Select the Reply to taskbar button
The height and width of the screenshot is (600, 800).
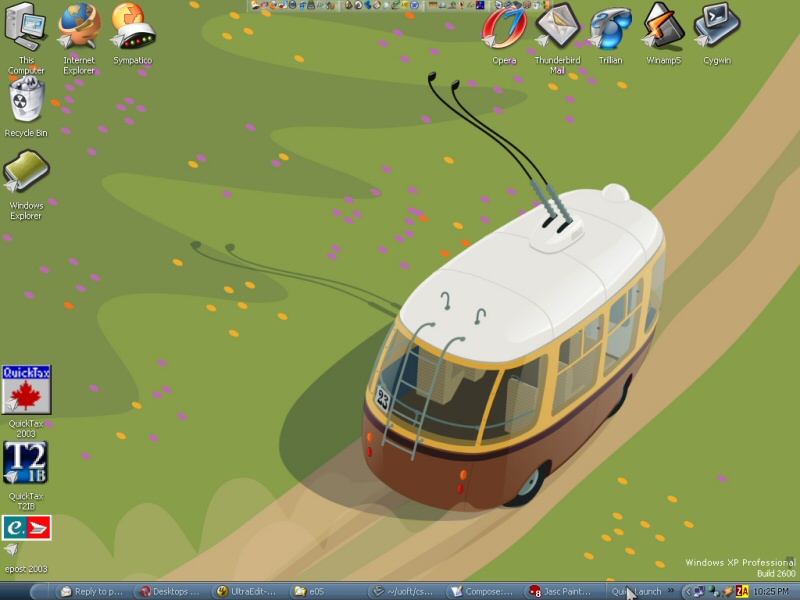click(92, 591)
